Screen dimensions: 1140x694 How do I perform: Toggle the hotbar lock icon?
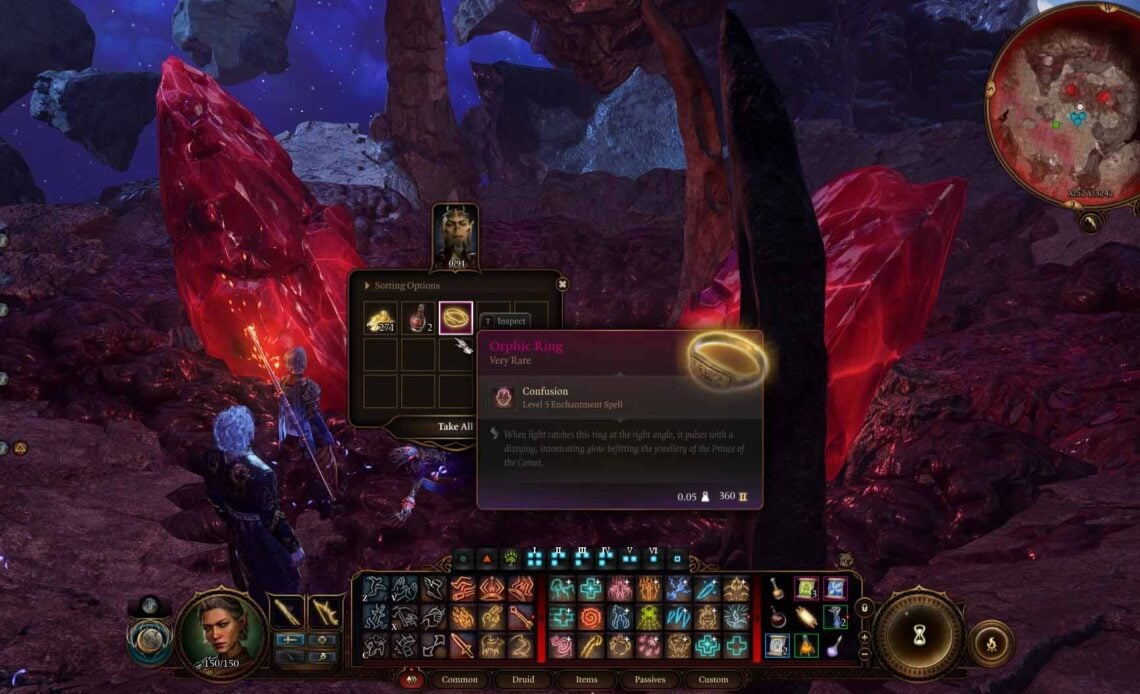coord(865,606)
